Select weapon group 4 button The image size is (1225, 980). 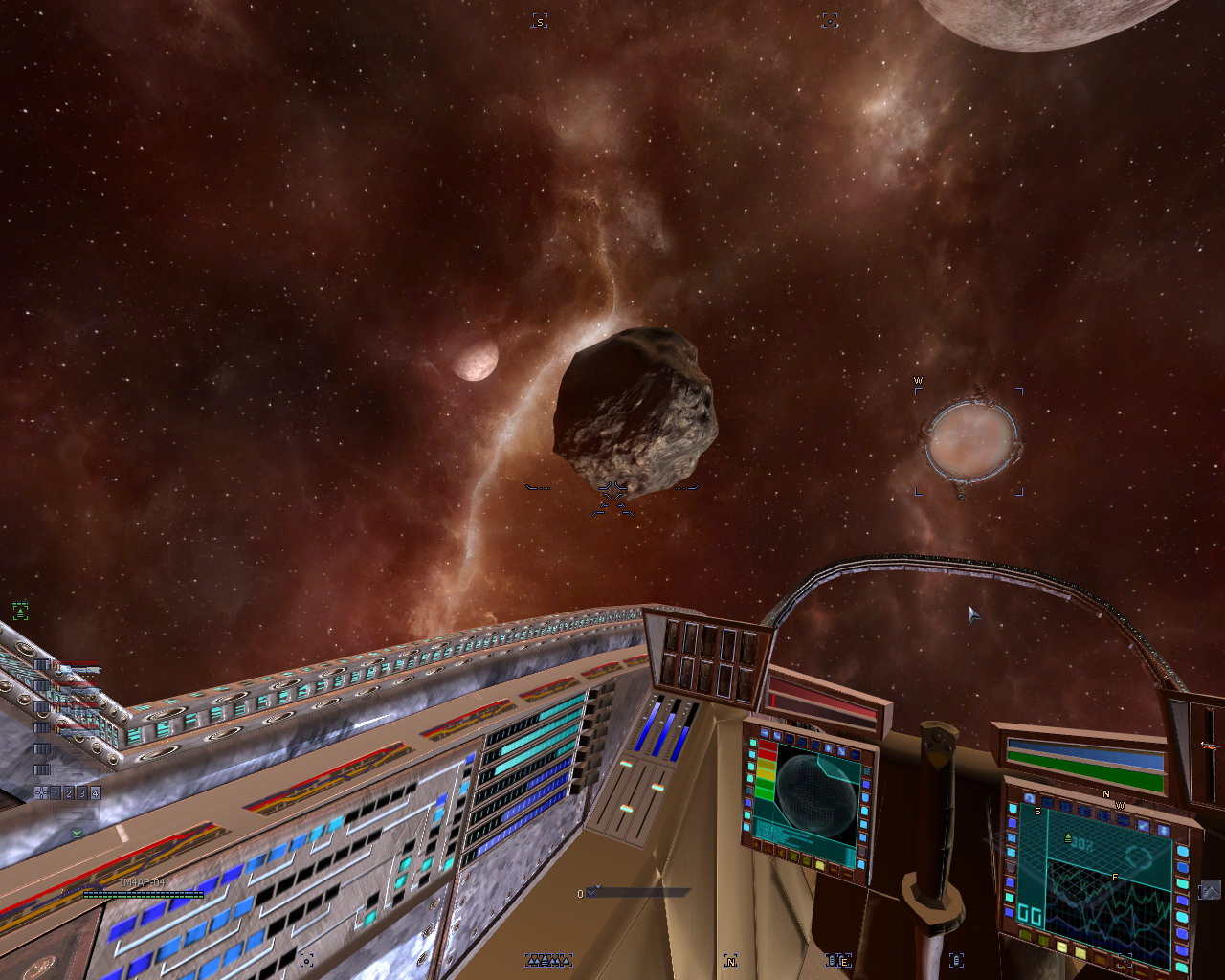(x=95, y=793)
